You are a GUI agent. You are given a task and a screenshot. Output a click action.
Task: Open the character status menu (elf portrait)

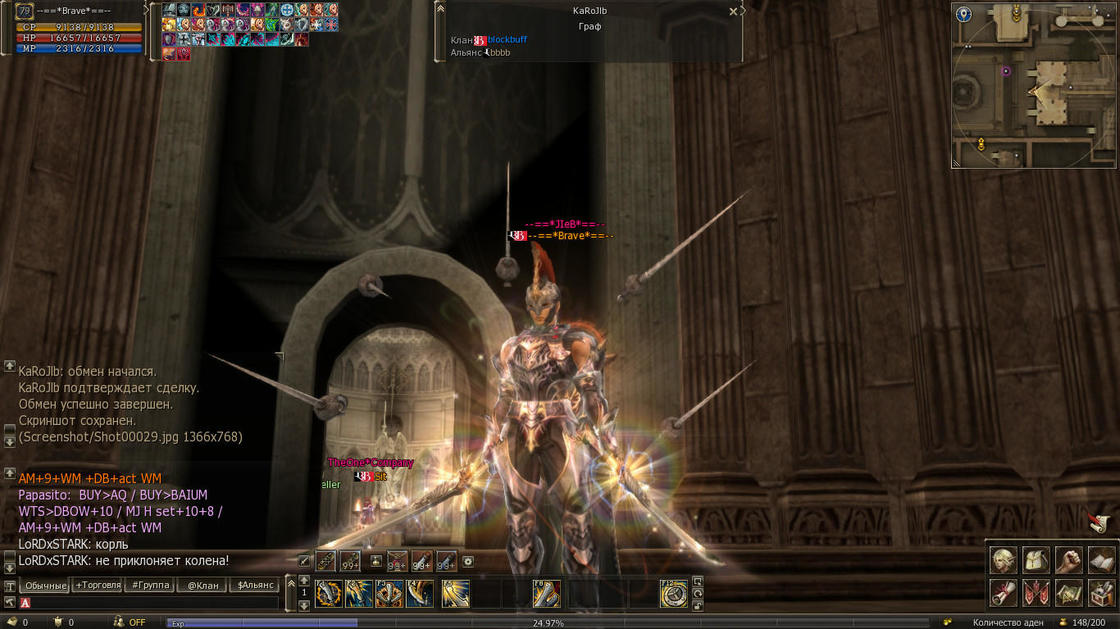pos(1003,560)
